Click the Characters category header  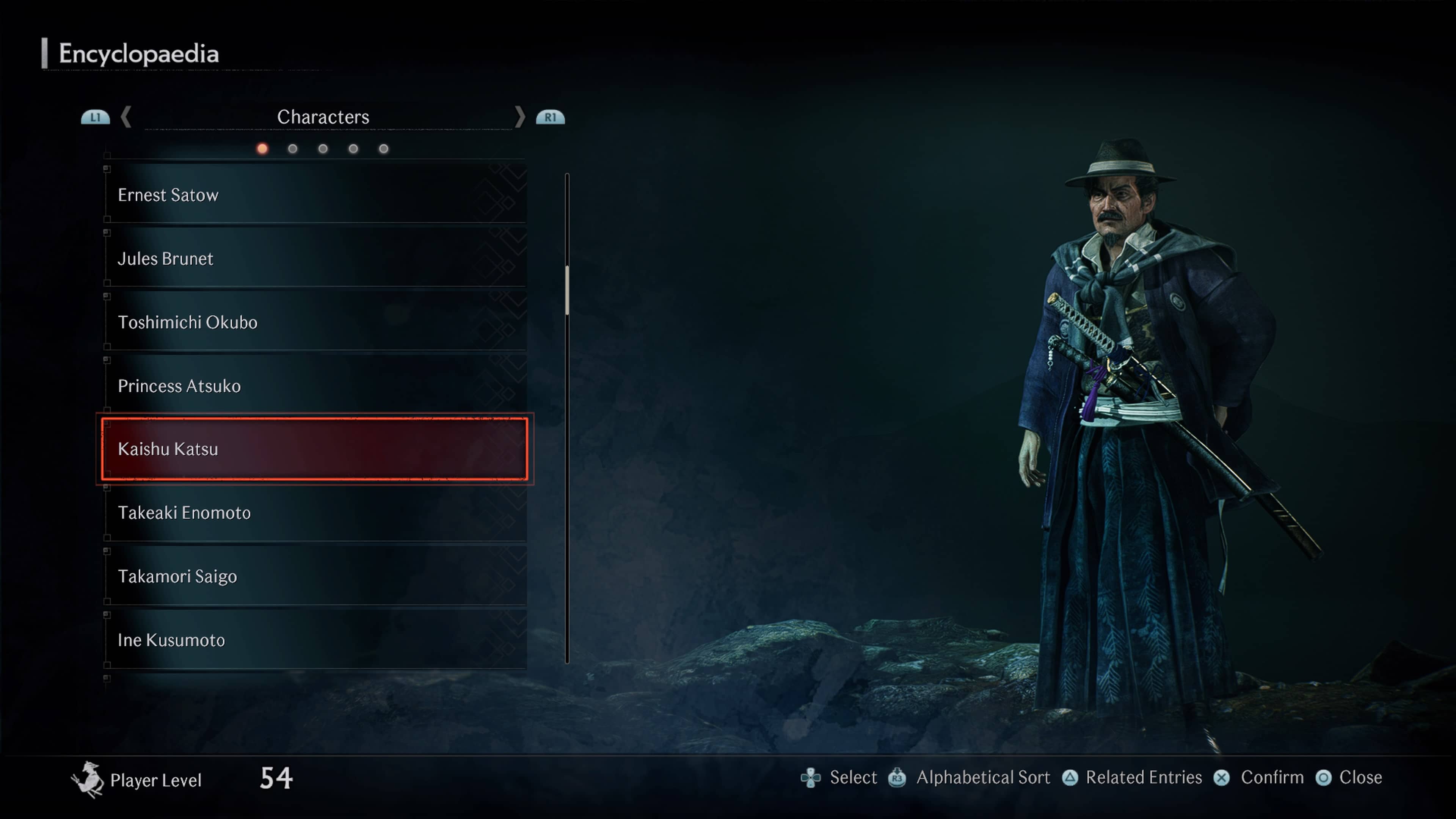[323, 117]
